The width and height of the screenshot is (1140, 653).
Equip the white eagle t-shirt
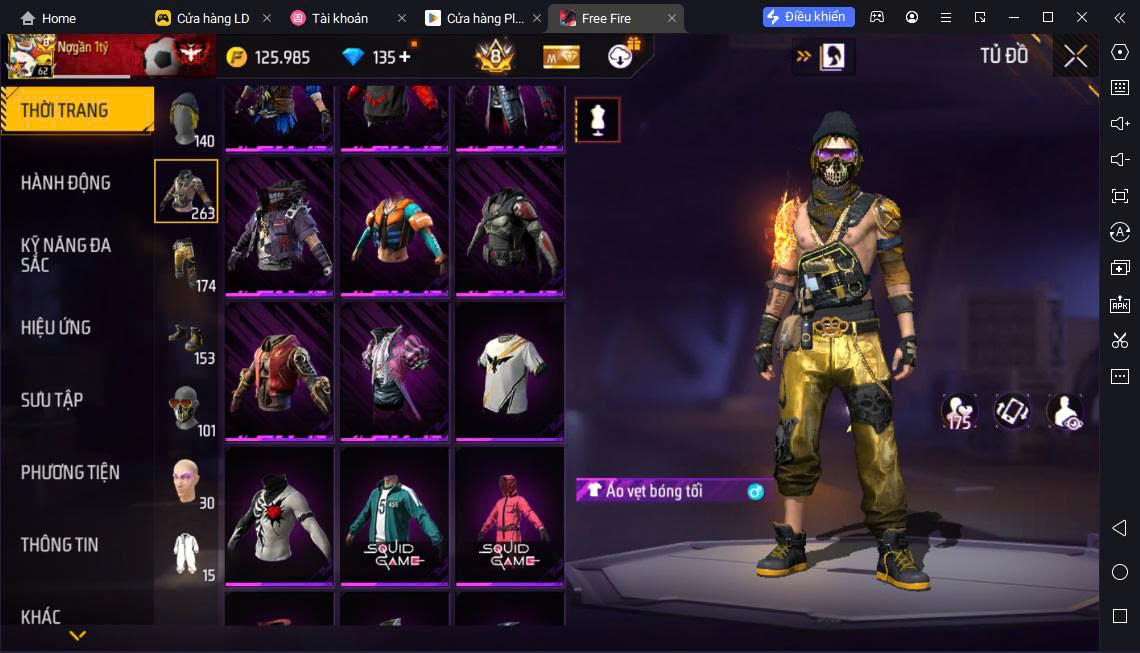509,369
